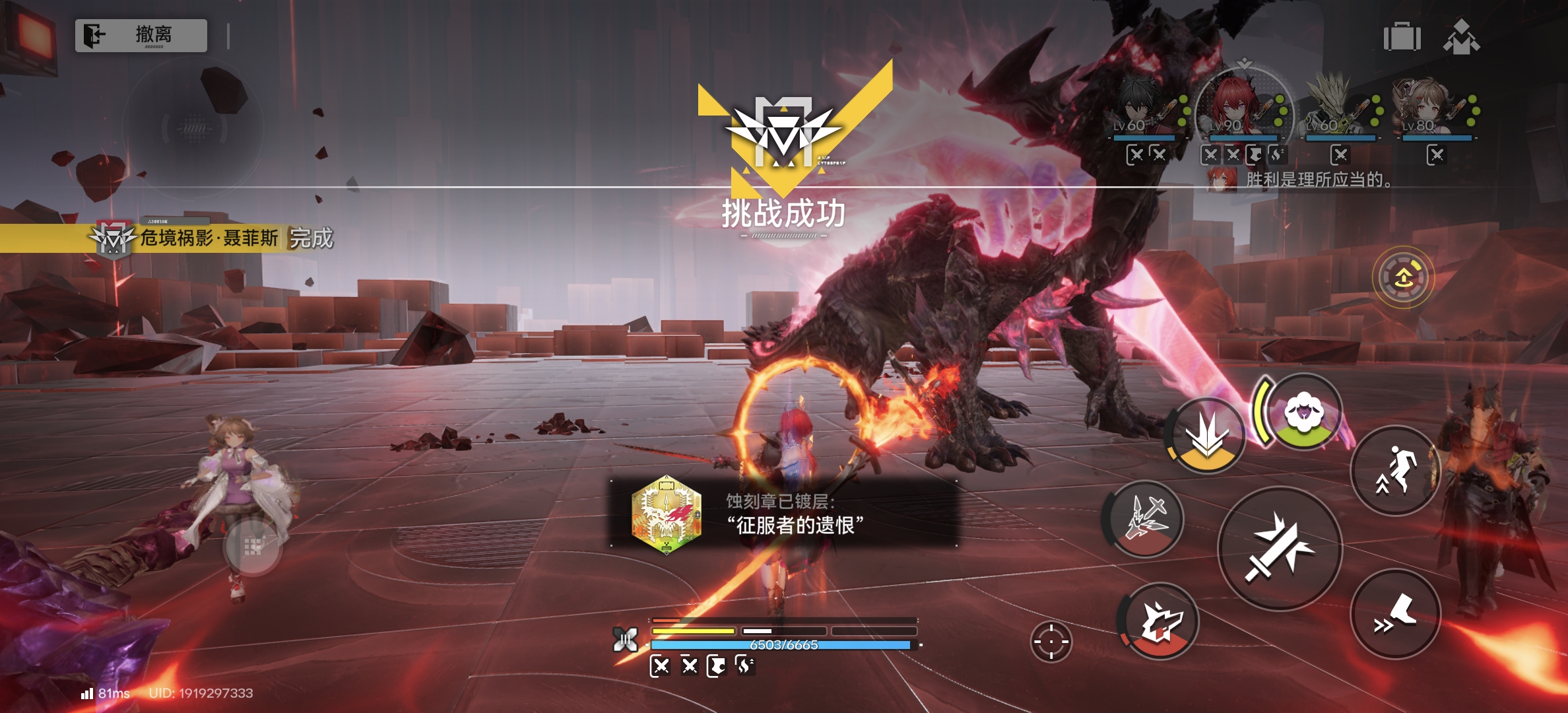
Task: Tap the yellow circular arrow button
Action: click(1403, 278)
